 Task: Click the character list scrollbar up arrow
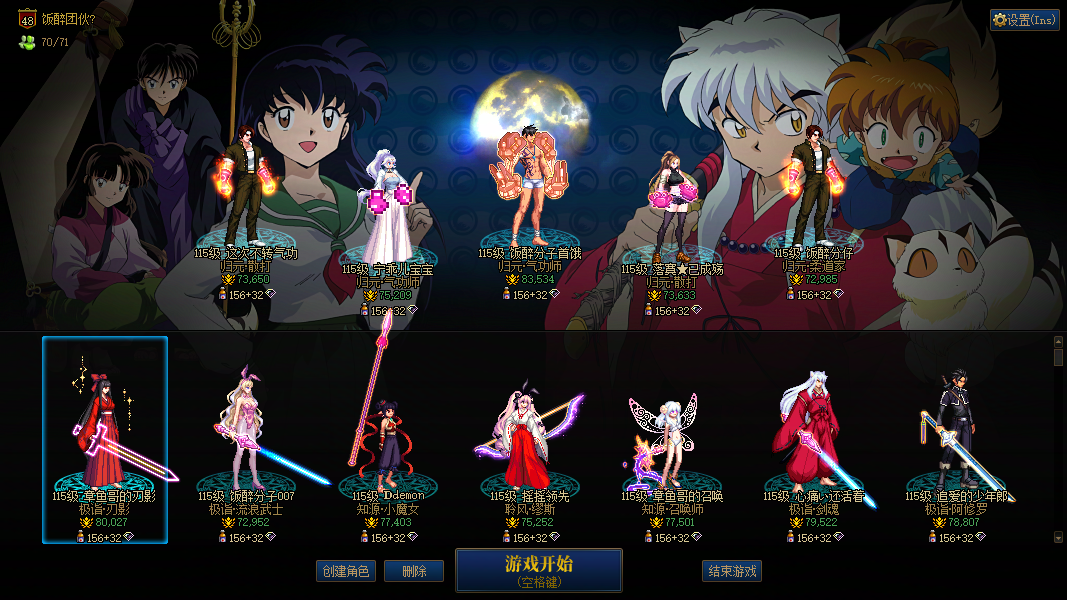[1058, 342]
